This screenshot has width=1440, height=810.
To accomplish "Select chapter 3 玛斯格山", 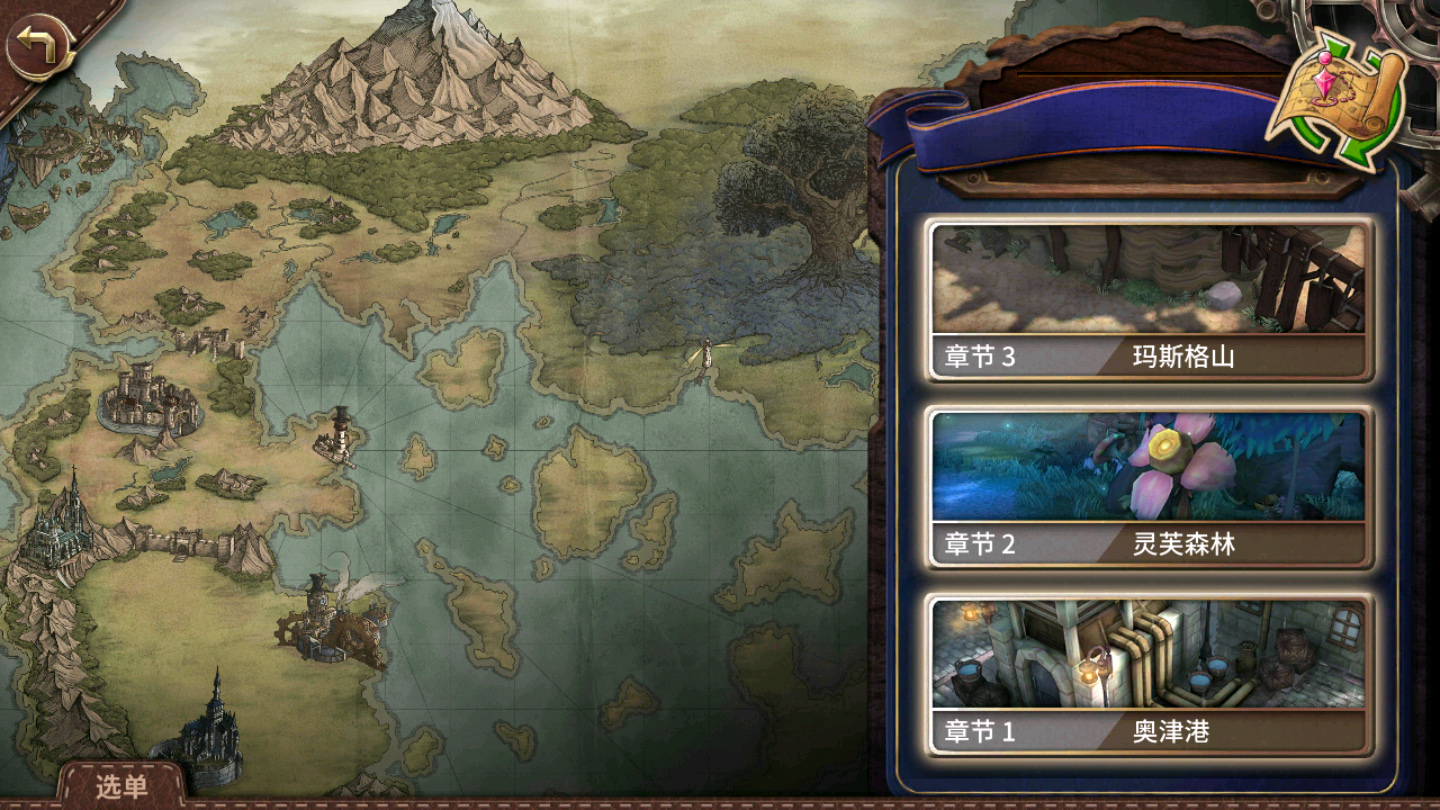I will pos(1149,300).
